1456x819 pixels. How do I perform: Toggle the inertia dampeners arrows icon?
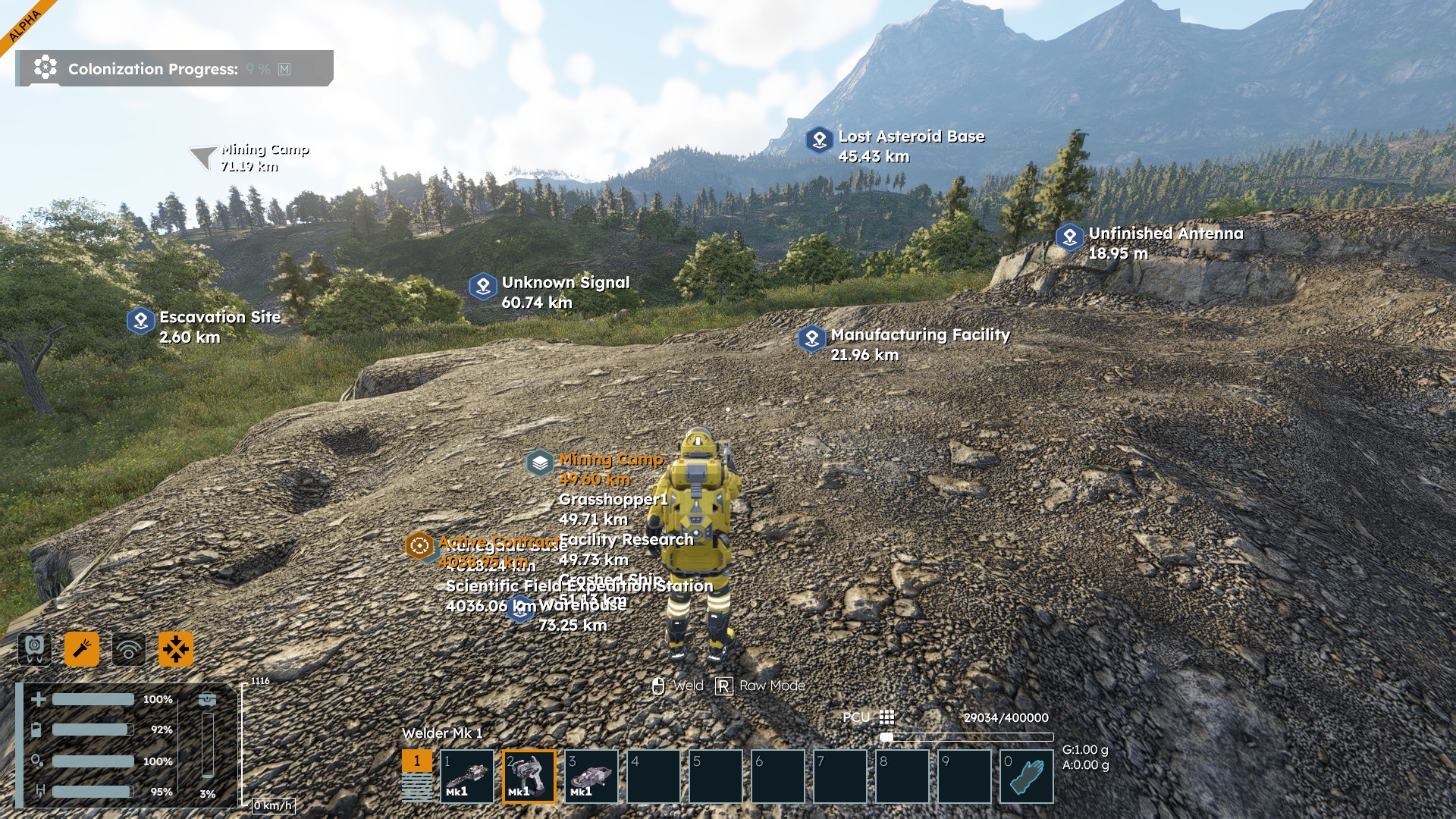[x=176, y=649]
